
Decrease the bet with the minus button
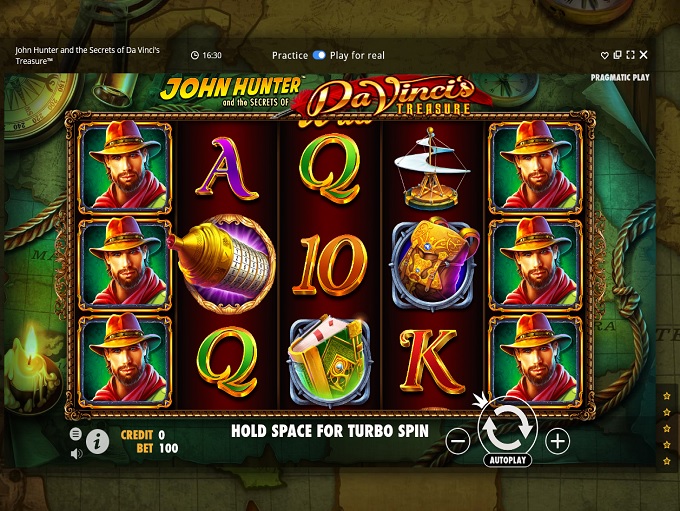point(457,441)
